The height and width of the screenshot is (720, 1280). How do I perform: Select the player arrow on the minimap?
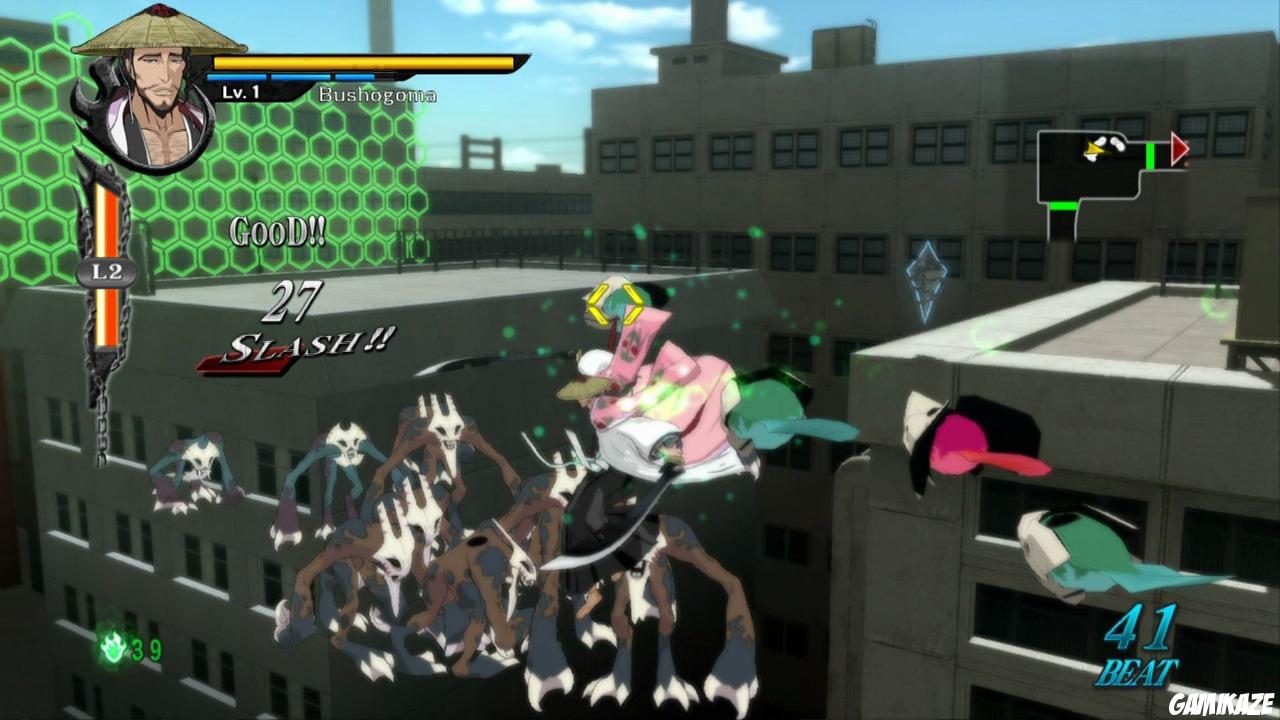click(x=1095, y=150)
